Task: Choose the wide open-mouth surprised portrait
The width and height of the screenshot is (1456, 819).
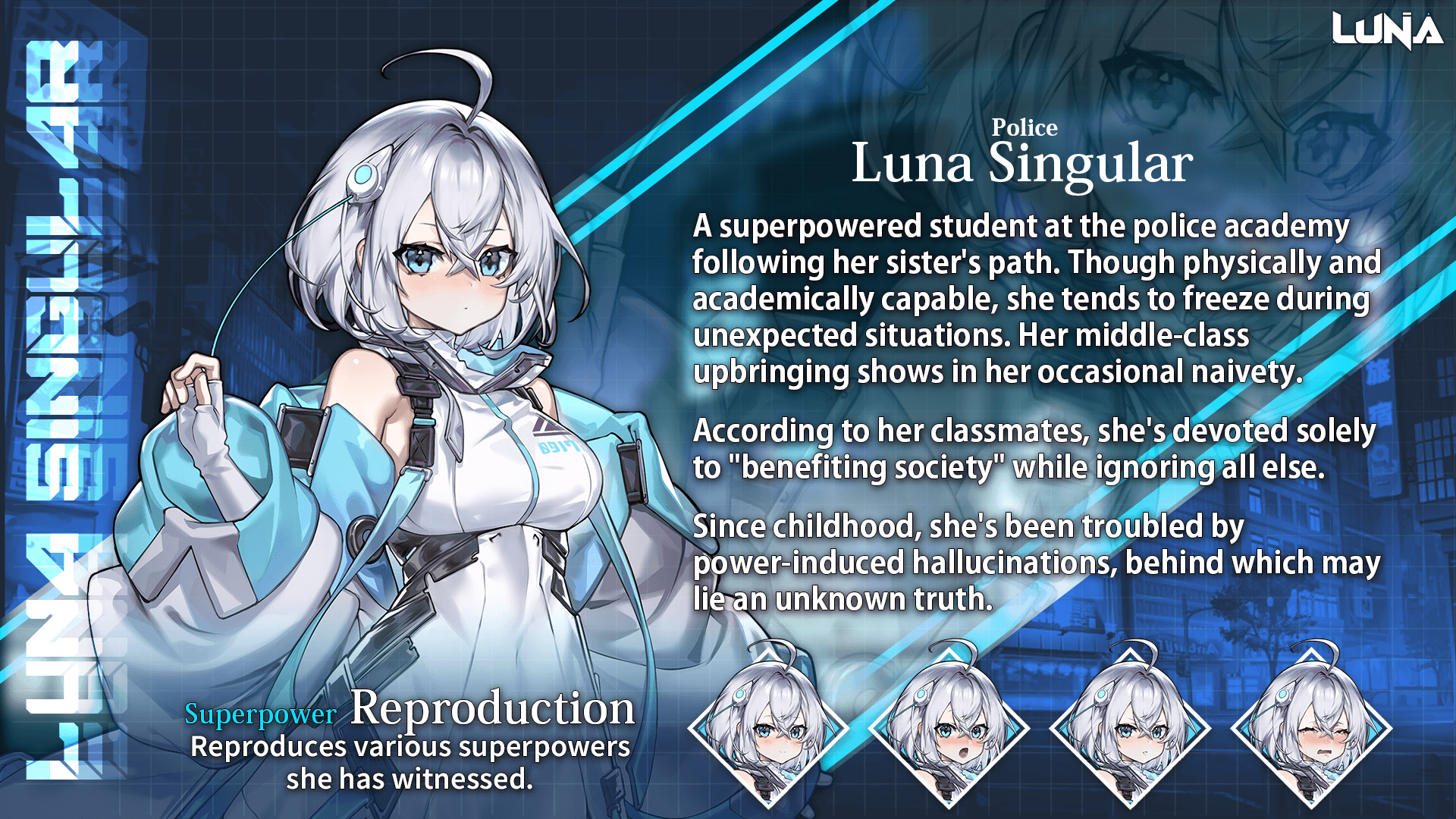Action: pos(949,726)
